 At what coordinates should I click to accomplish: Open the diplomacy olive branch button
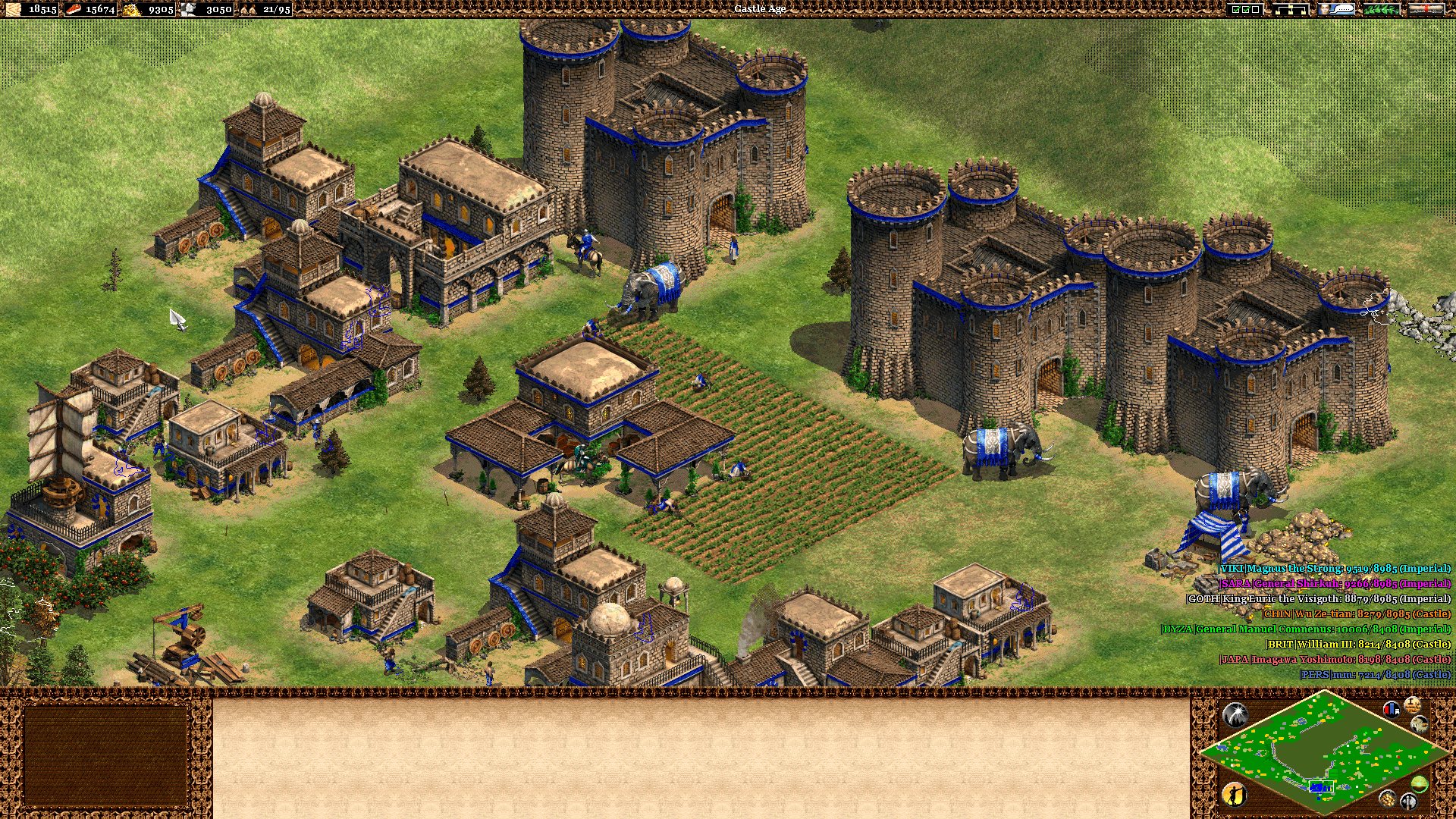pyautogui.click(x=1382, y=9)
